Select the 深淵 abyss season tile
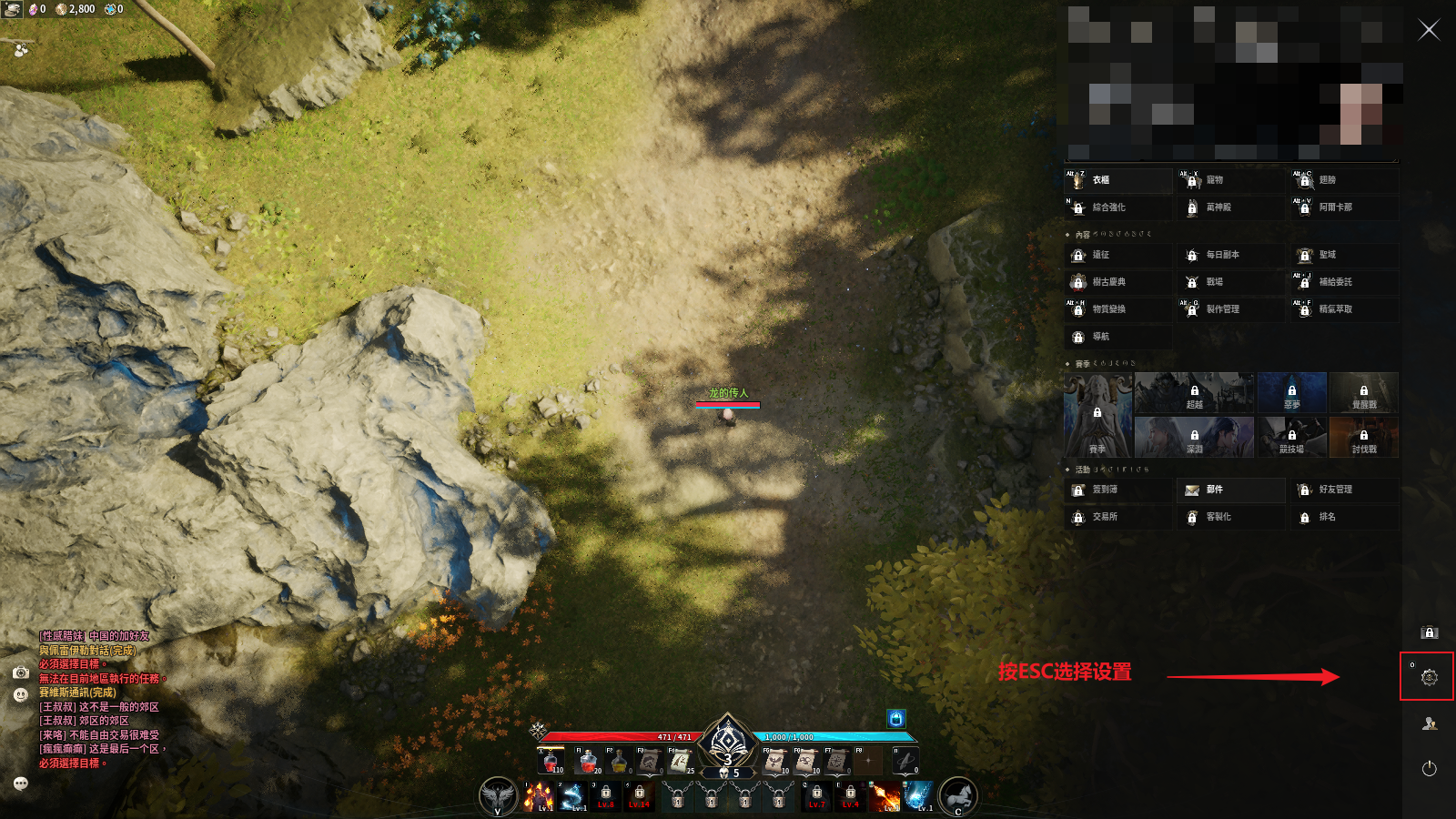Image resolution: width=1456 pixels, height=819 pixels. [x=1194, y=438]
